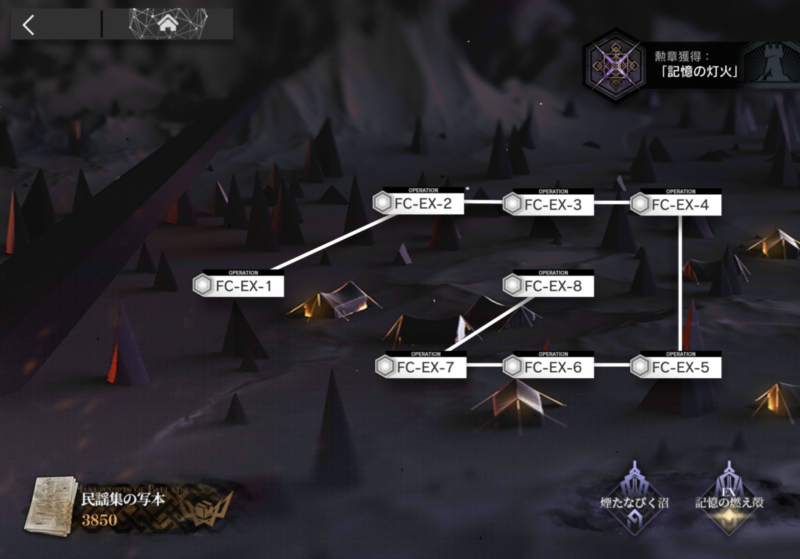Enter operation FC-EX-5
Viewport: 800px width, 559px height.
[676, 367]
